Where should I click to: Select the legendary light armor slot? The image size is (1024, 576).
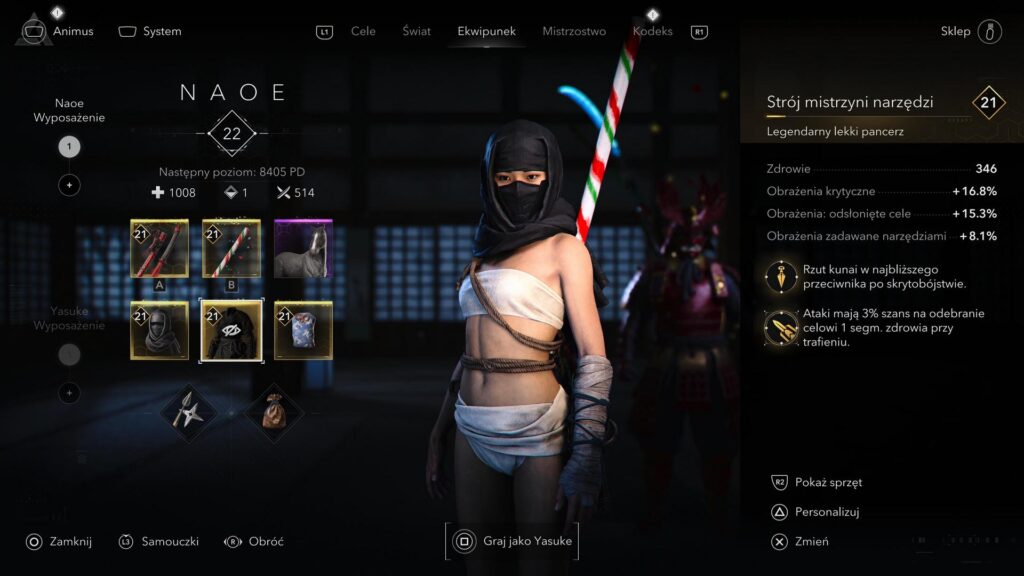click(231, 330)
